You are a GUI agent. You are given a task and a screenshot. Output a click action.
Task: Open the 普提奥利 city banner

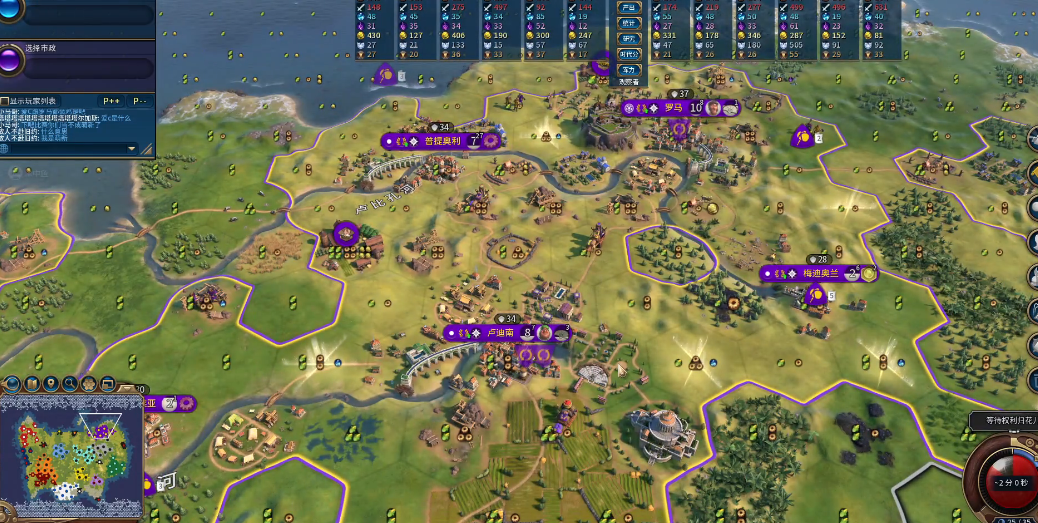coord(442,141)
